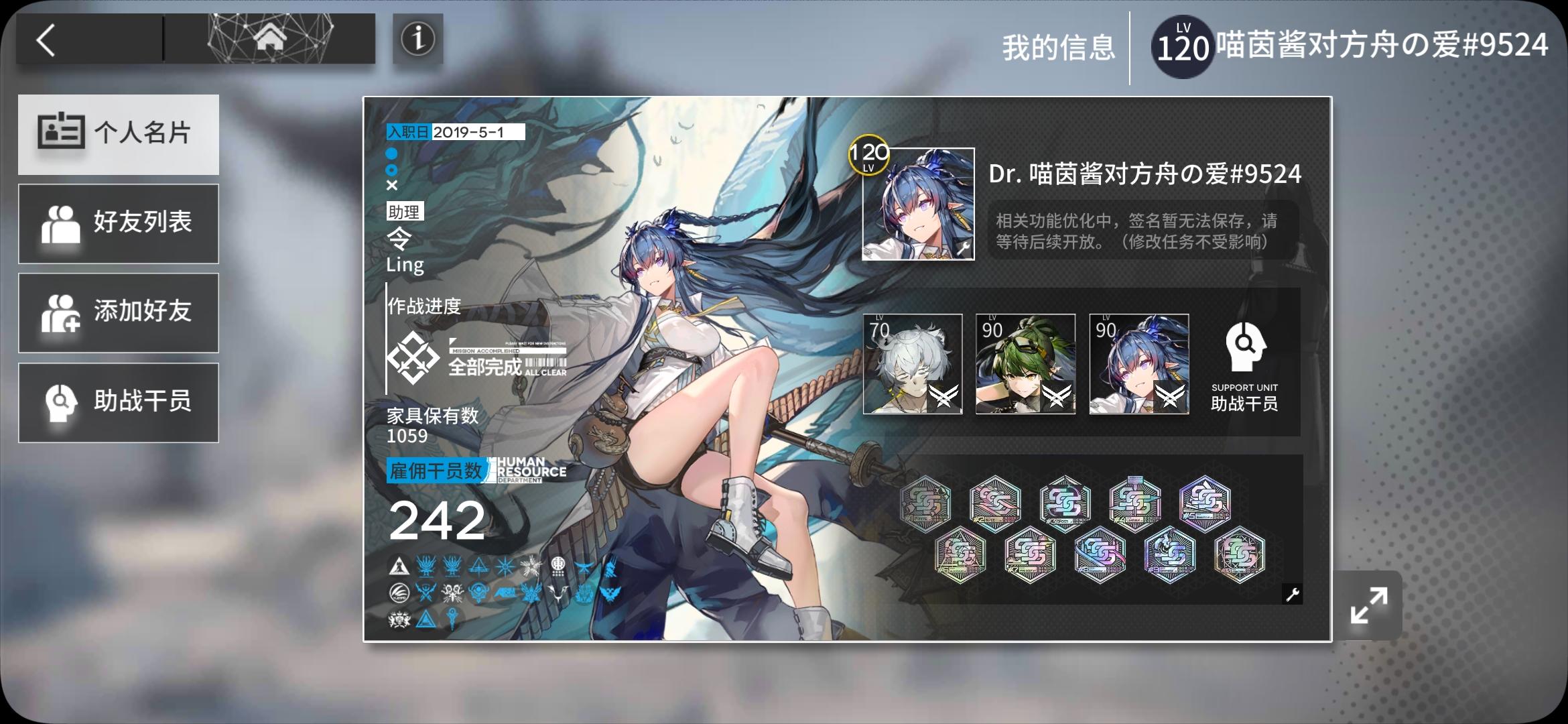The width and height of the screenshot is (1568, 724).
Task: Select the level 90 green-haired operator portrait
Action: 1026,364
